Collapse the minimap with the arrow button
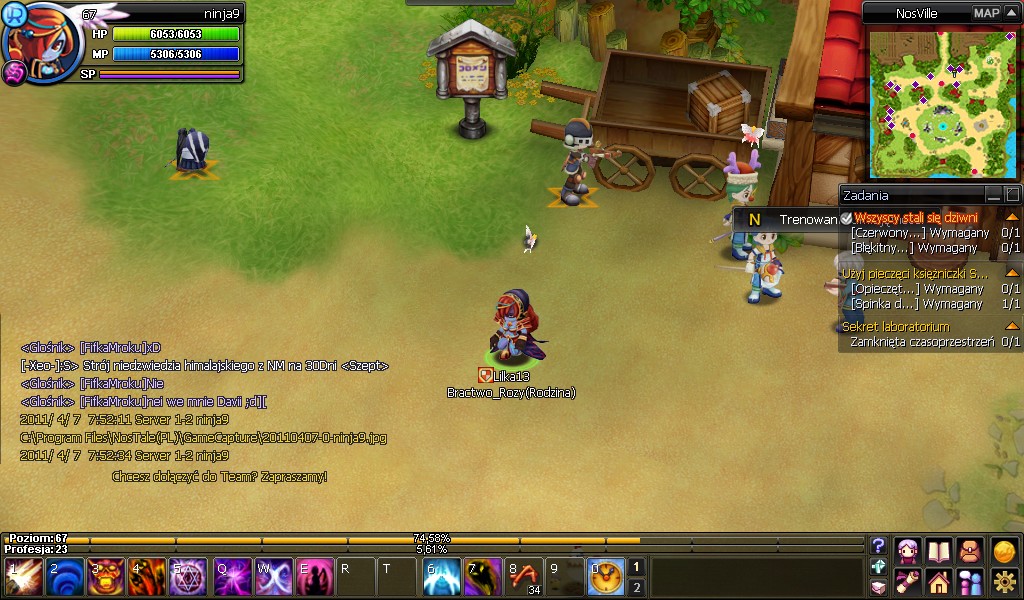 pos(1011,13)
